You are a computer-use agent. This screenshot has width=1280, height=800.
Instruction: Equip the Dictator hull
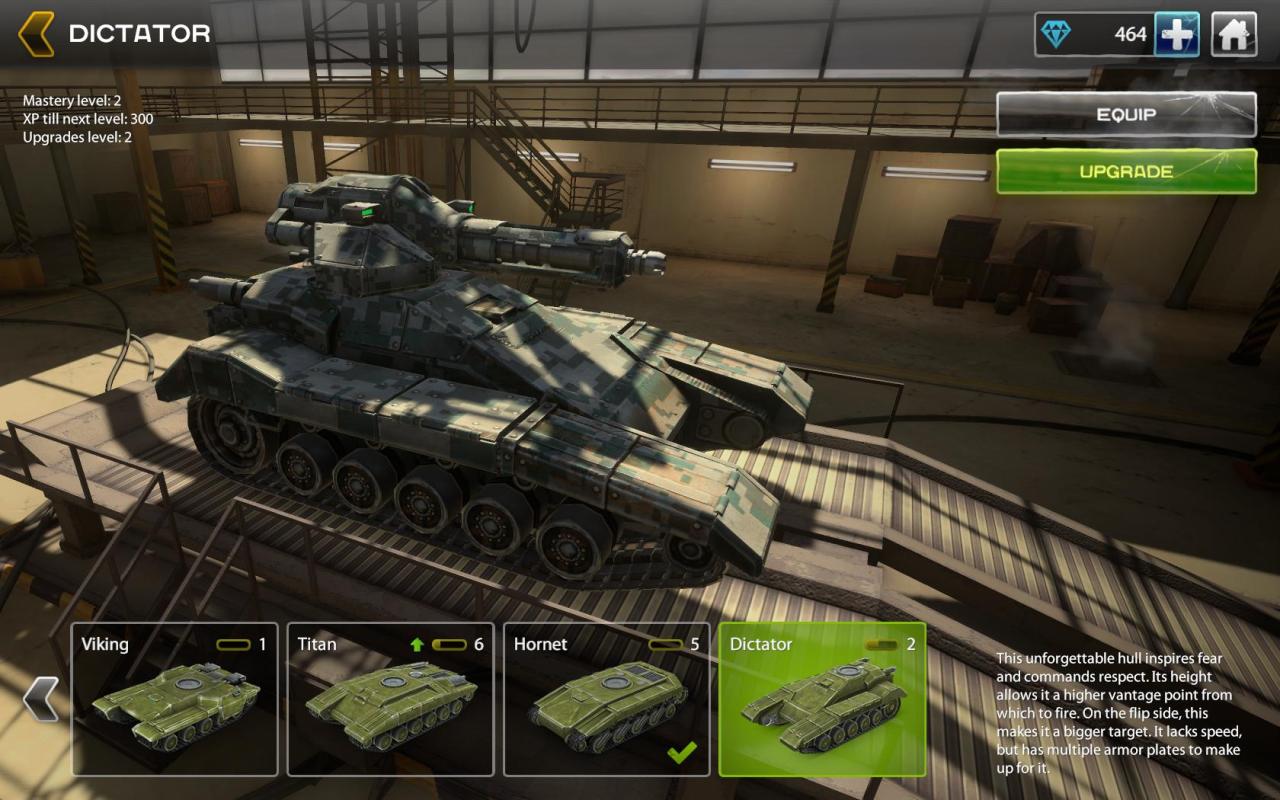click(x=1126, y=115)
